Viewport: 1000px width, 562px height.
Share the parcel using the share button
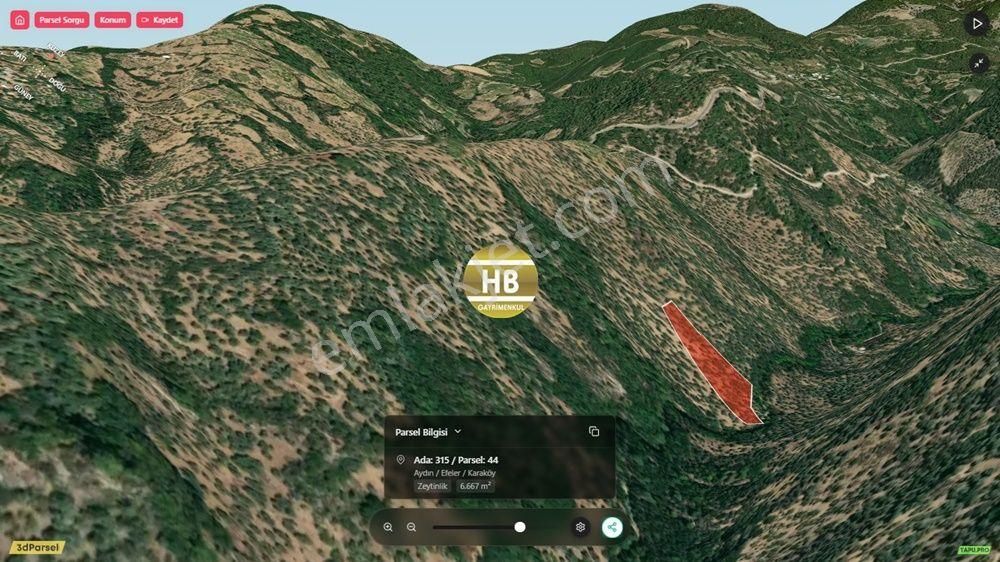click(x=612, y=527)
